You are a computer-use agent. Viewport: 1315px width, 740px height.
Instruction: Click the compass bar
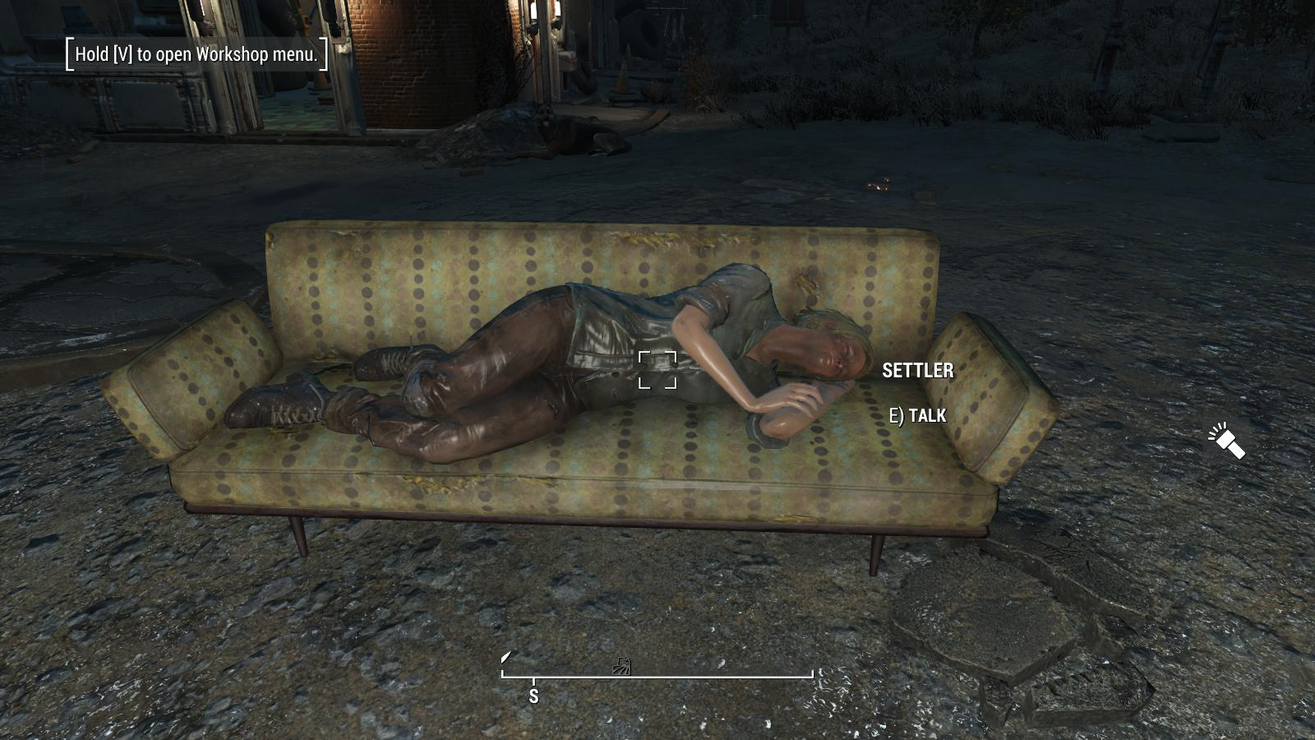click(657, 676)
